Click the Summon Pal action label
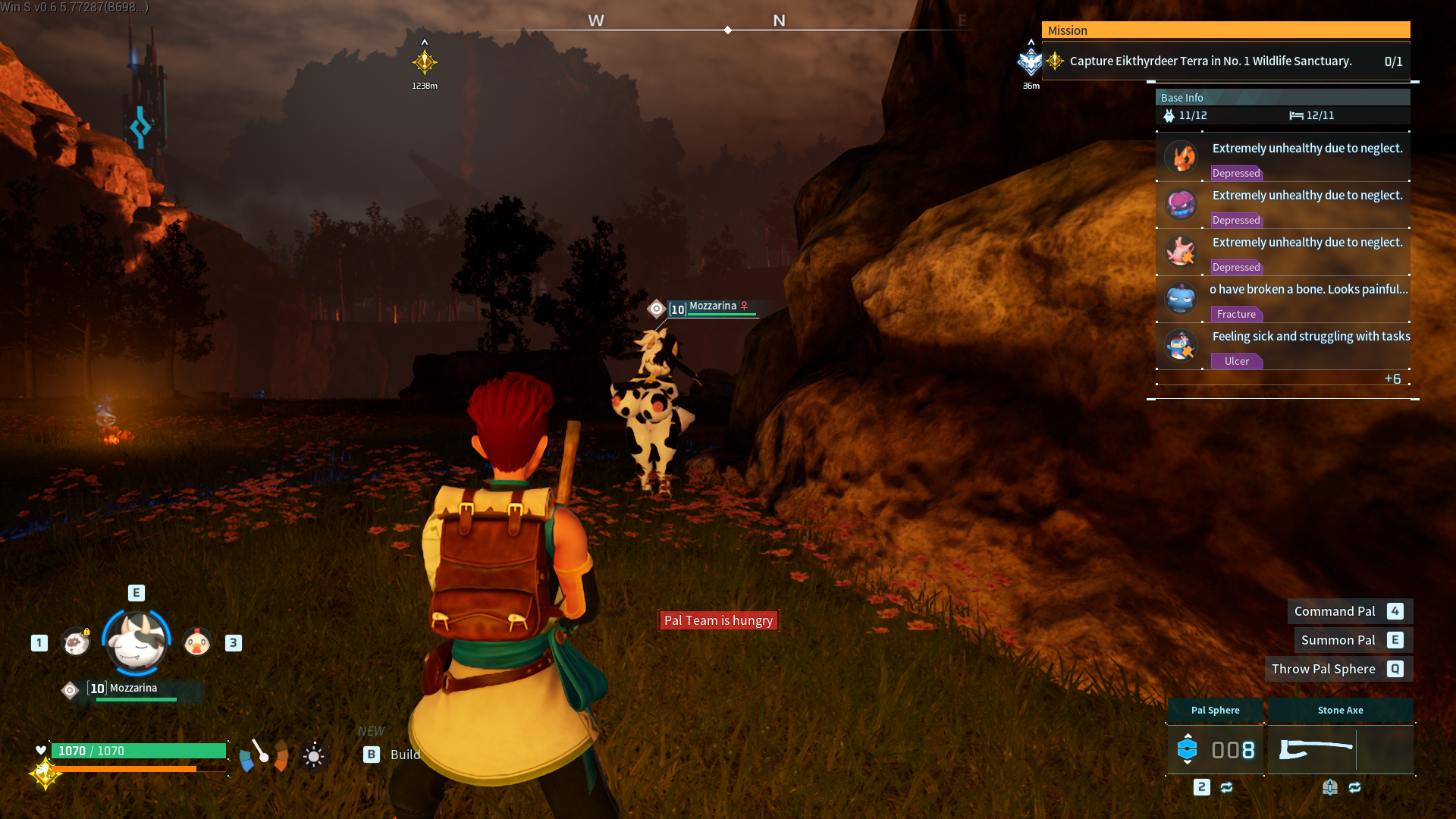The height and width of the screenshot is (819, 1456). [1338, 640]
